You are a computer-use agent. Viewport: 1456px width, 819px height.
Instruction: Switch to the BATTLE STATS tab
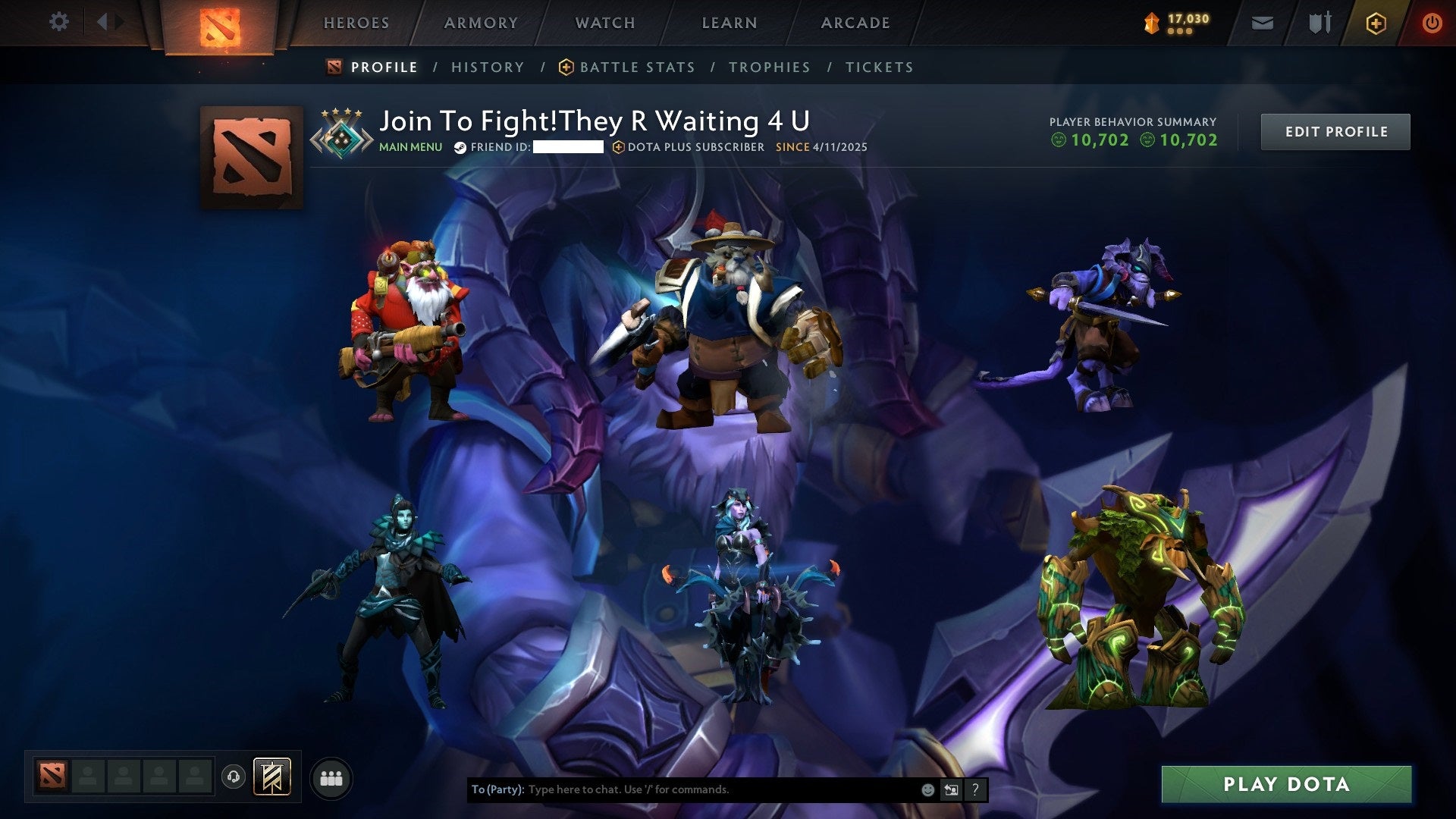tap(636, 67)
